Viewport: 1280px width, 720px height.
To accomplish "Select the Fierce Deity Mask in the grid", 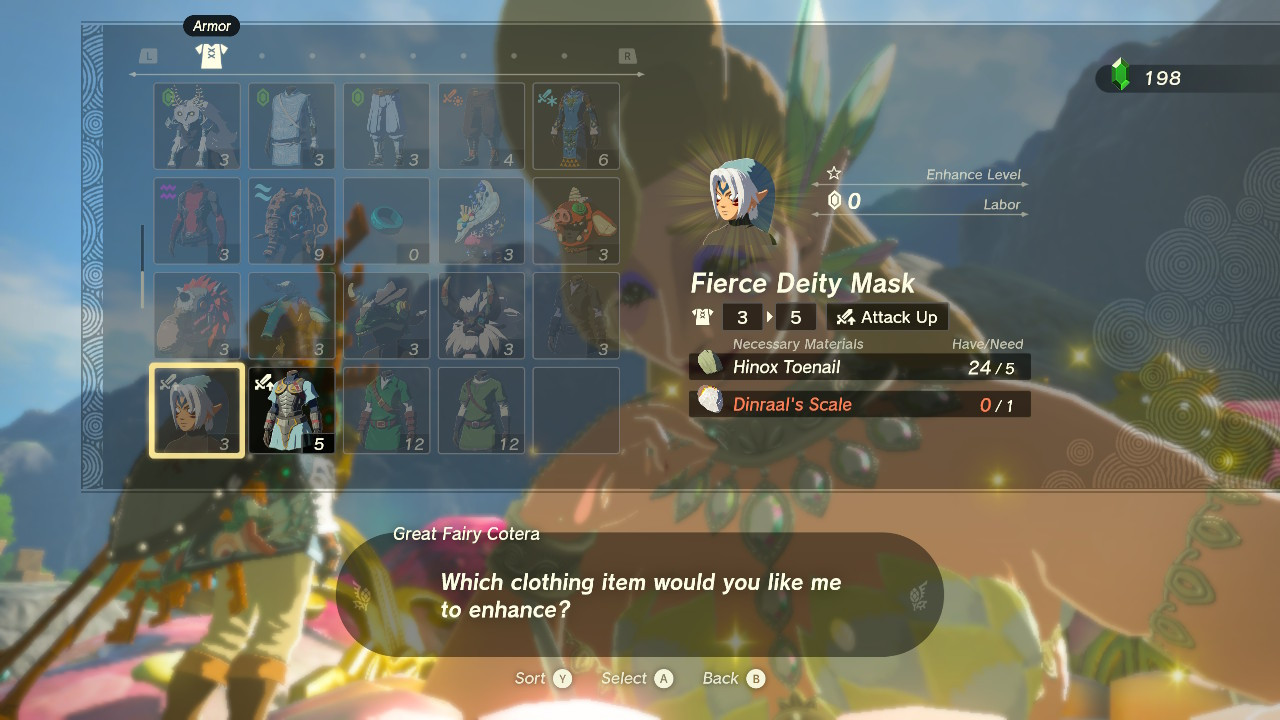I will [196, 410].
